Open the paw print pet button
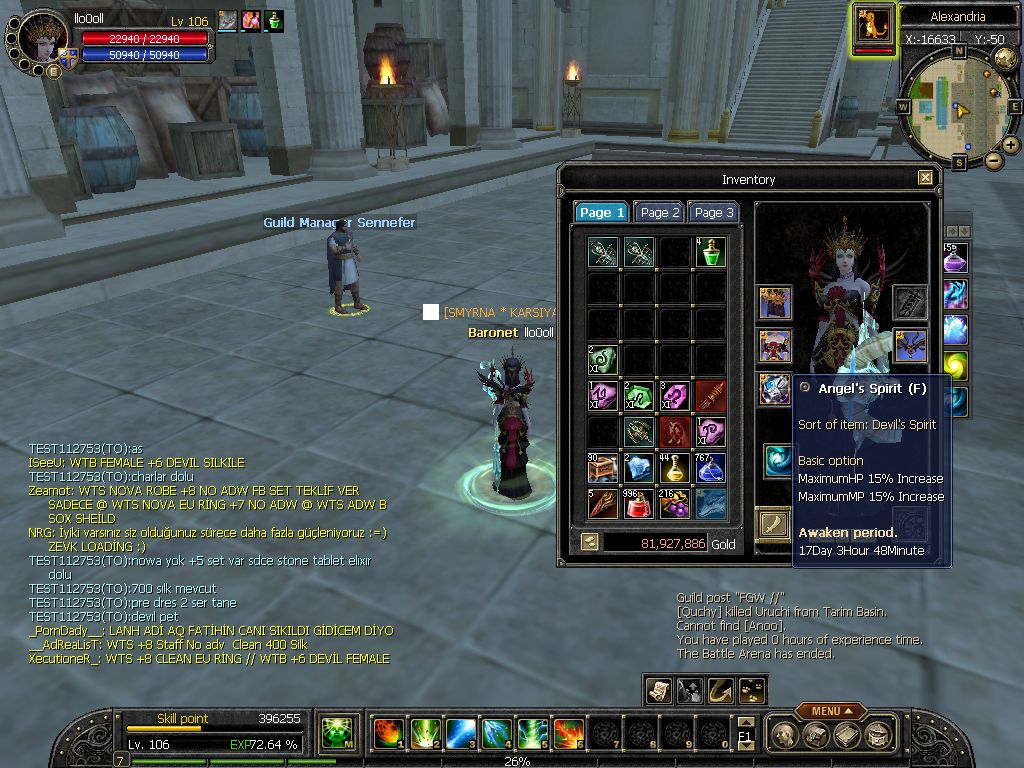1024x768 pixels. (750, 689)
